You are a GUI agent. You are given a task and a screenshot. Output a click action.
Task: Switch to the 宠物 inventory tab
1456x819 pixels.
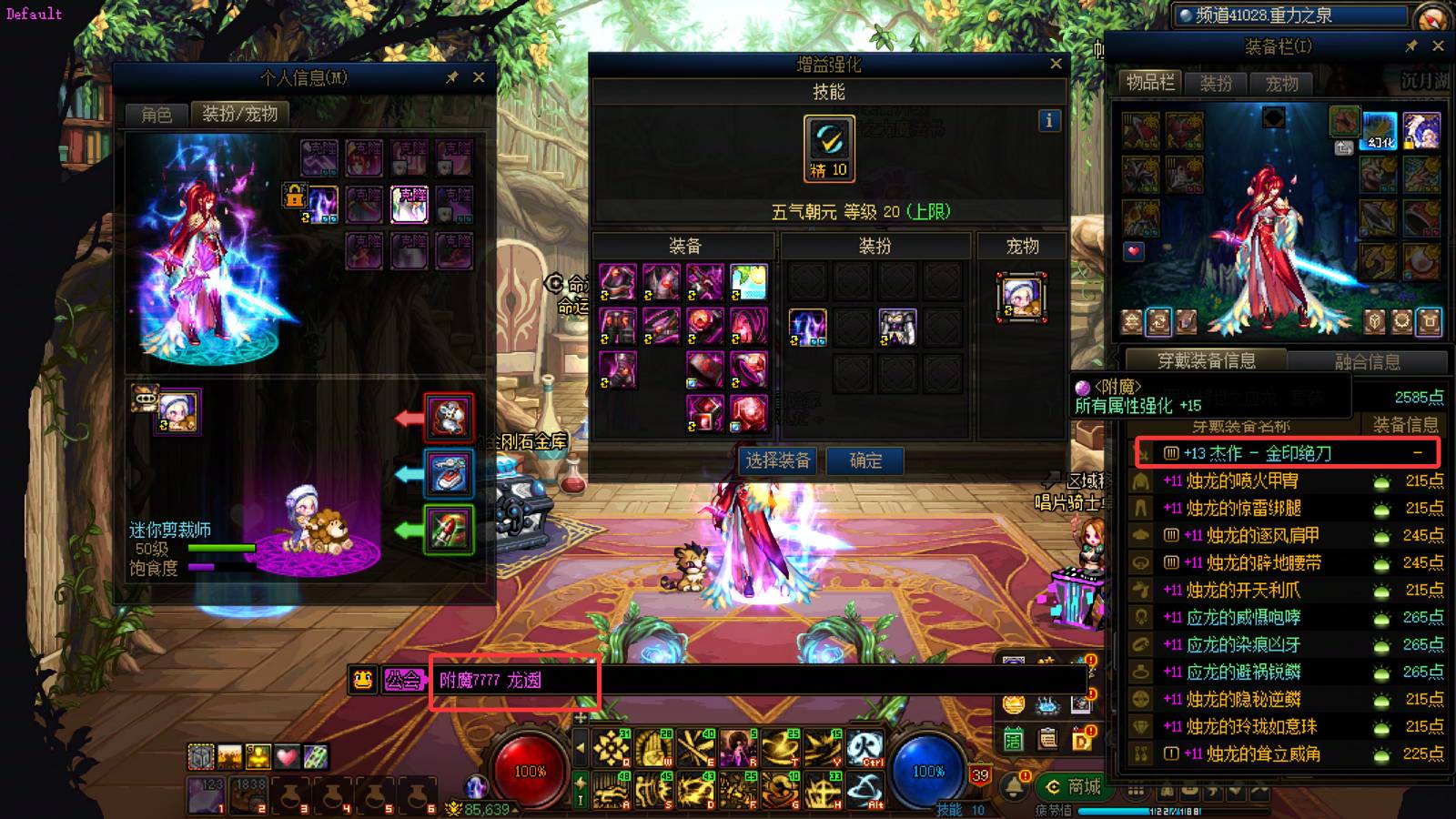click(x=1281, y=84)
